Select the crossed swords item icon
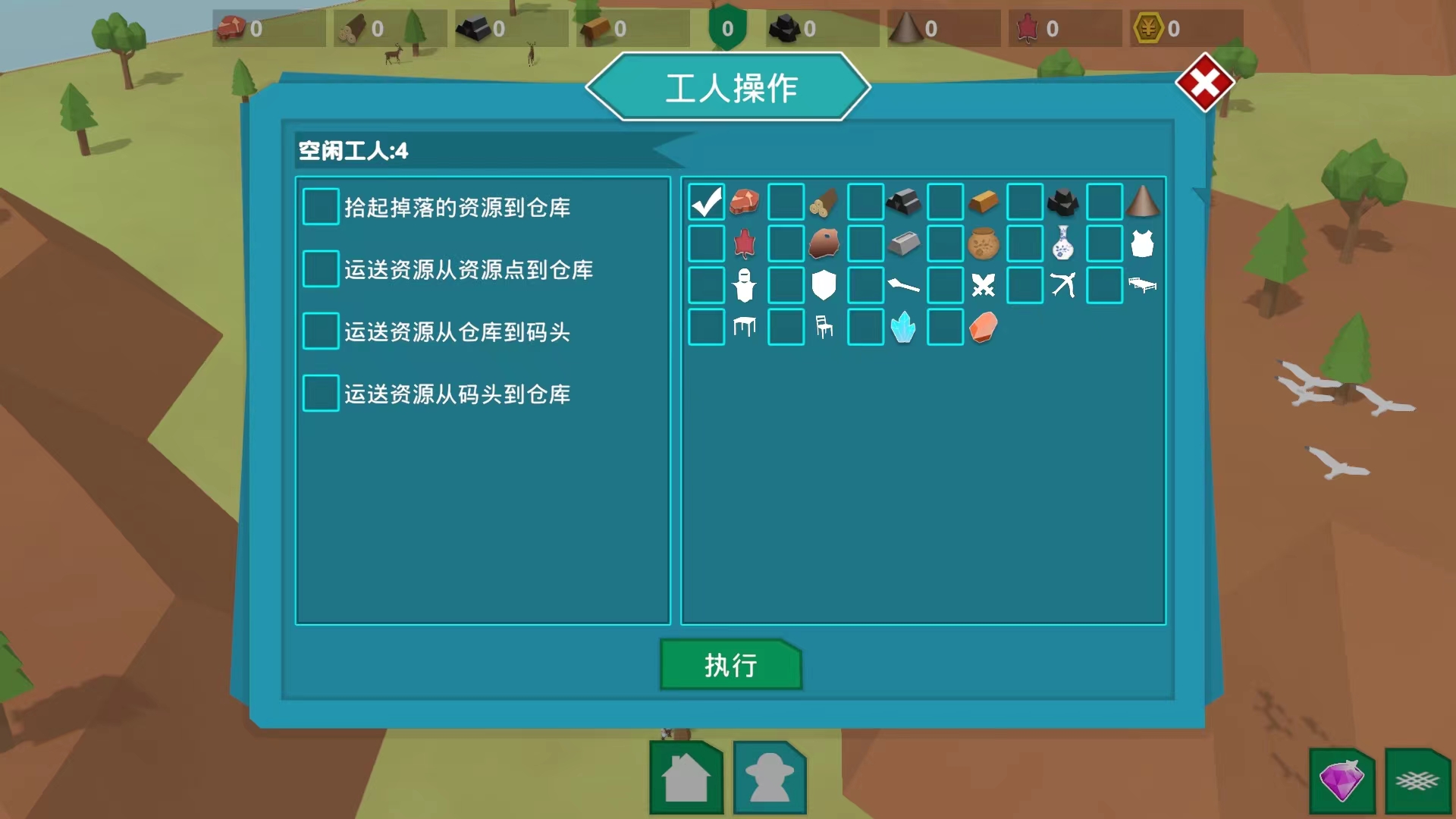 [x=984, y=285]
